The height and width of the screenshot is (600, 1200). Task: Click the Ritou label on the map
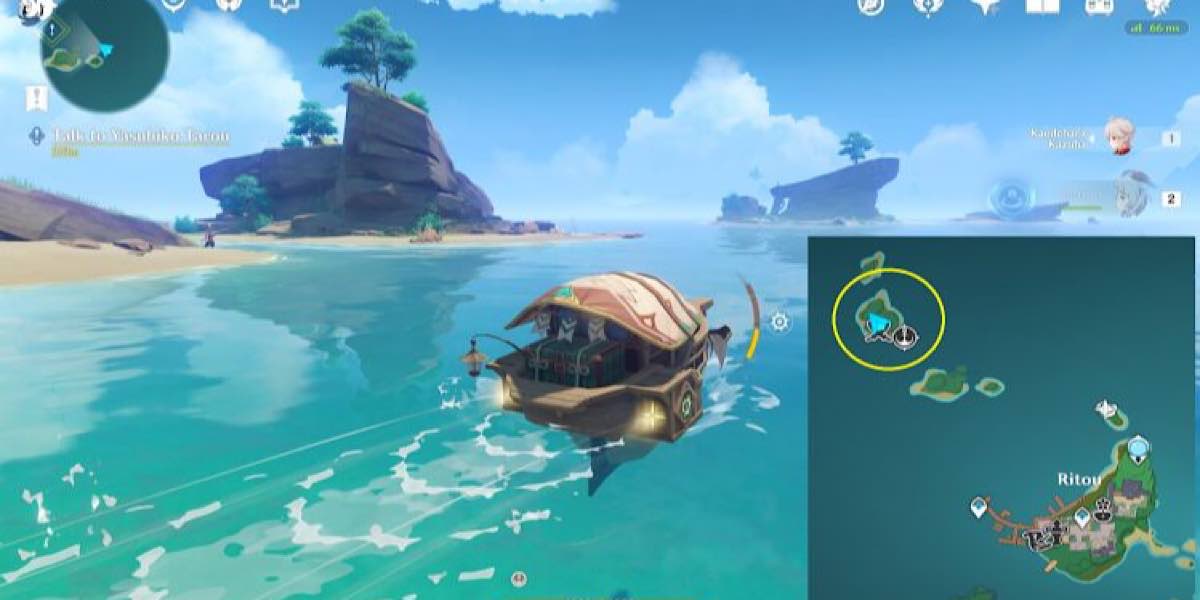(x=1079, y=479)
